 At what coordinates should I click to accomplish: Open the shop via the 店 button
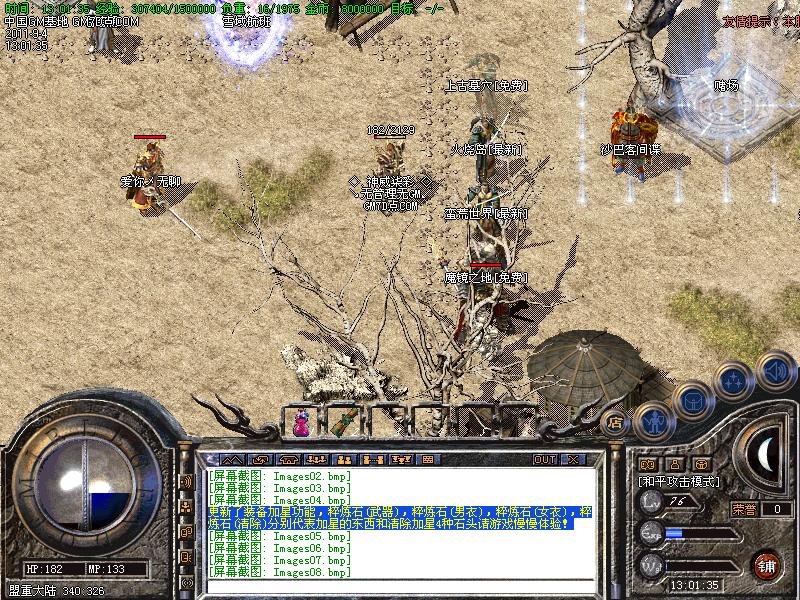coord(616,423)
